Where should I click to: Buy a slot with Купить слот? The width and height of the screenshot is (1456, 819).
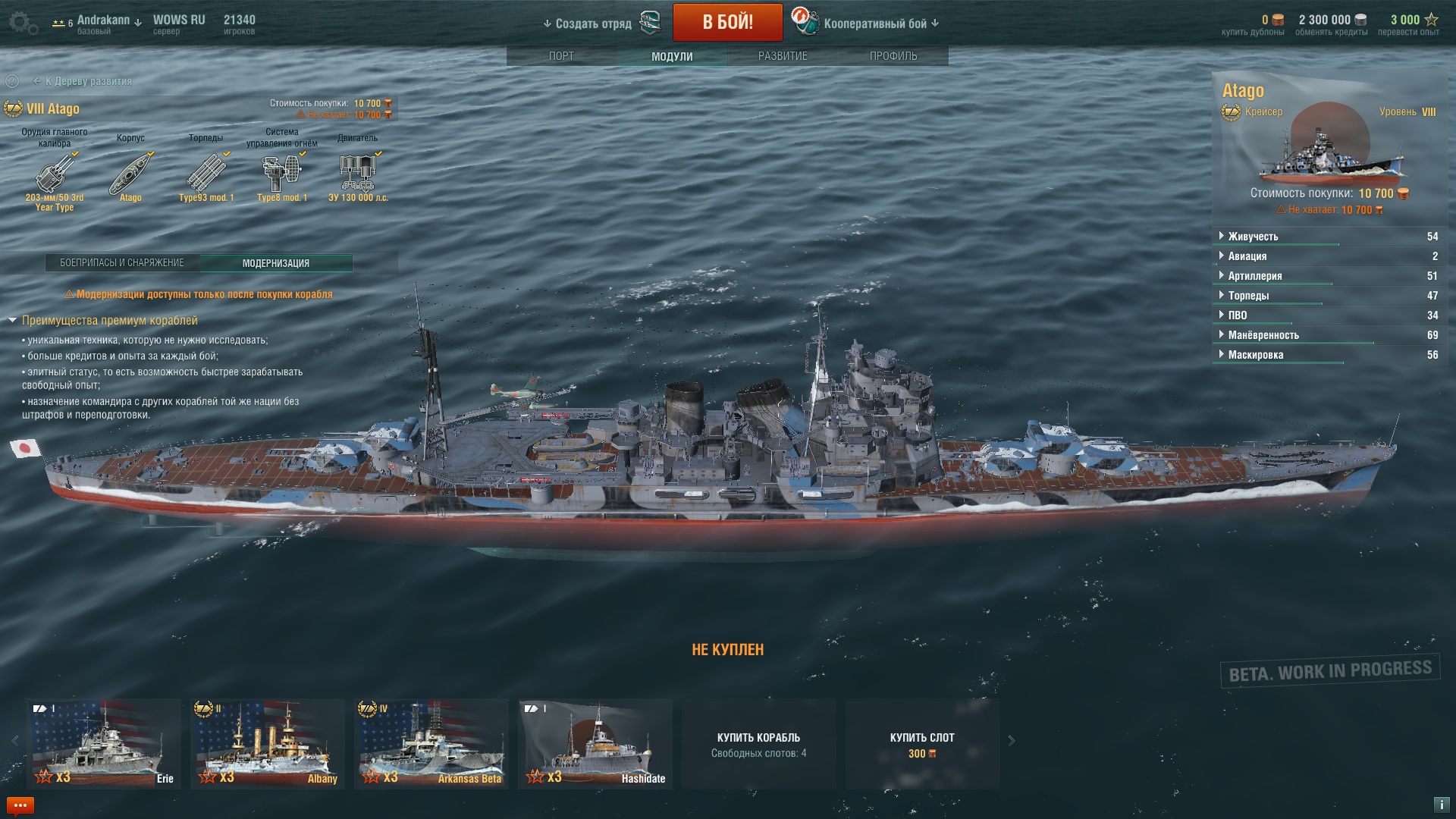click(922, 744)
